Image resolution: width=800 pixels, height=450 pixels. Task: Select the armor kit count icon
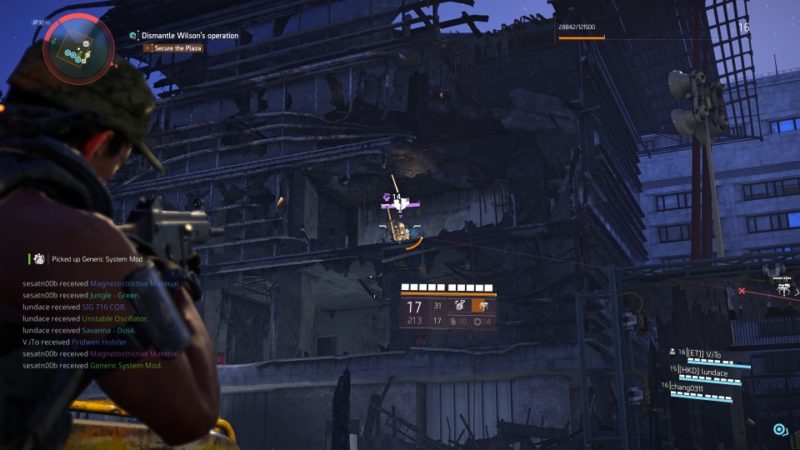[480, 322]
